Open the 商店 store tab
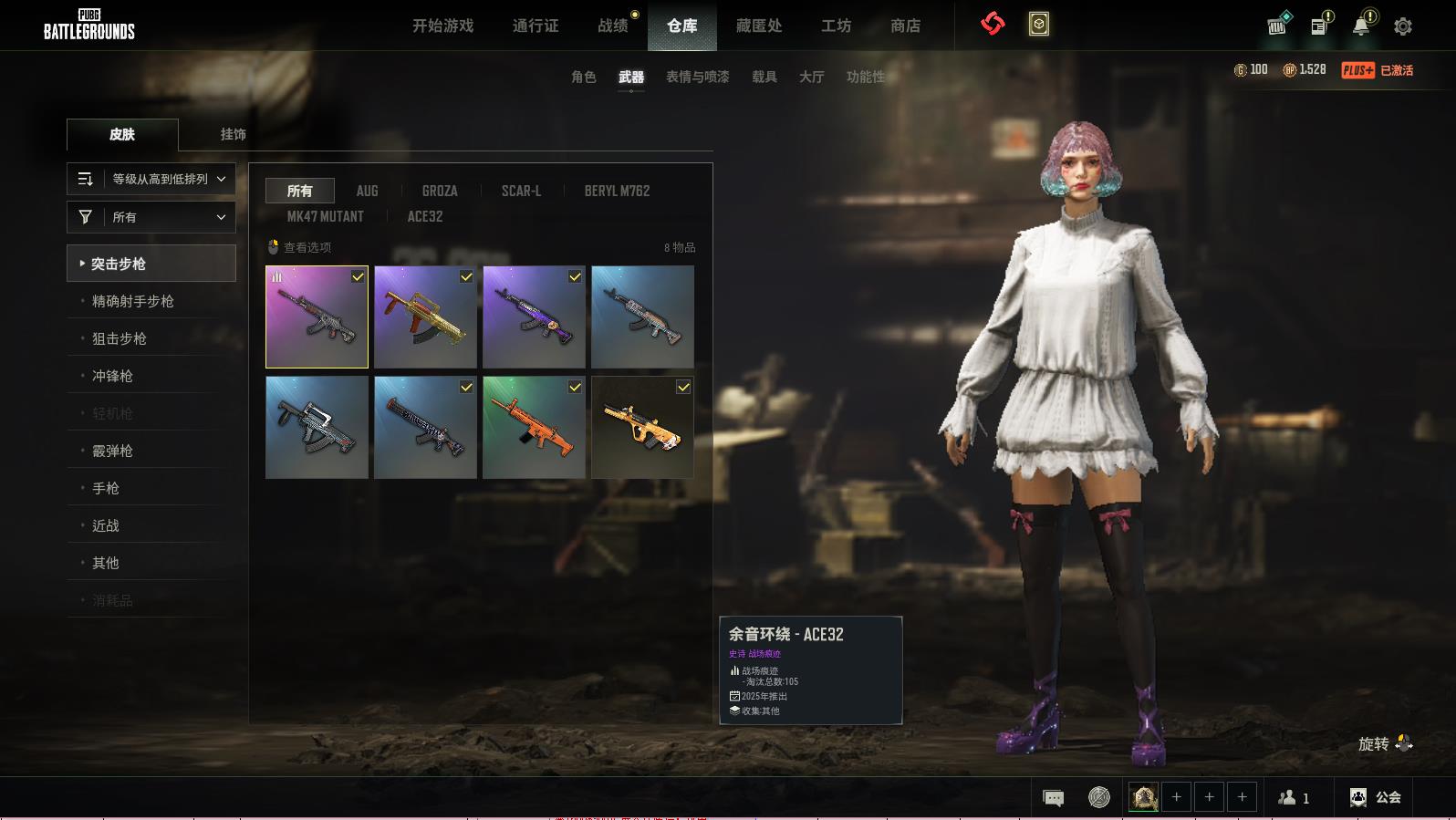The width and height of the screenshot is (1456, 820). click(905, 26)
